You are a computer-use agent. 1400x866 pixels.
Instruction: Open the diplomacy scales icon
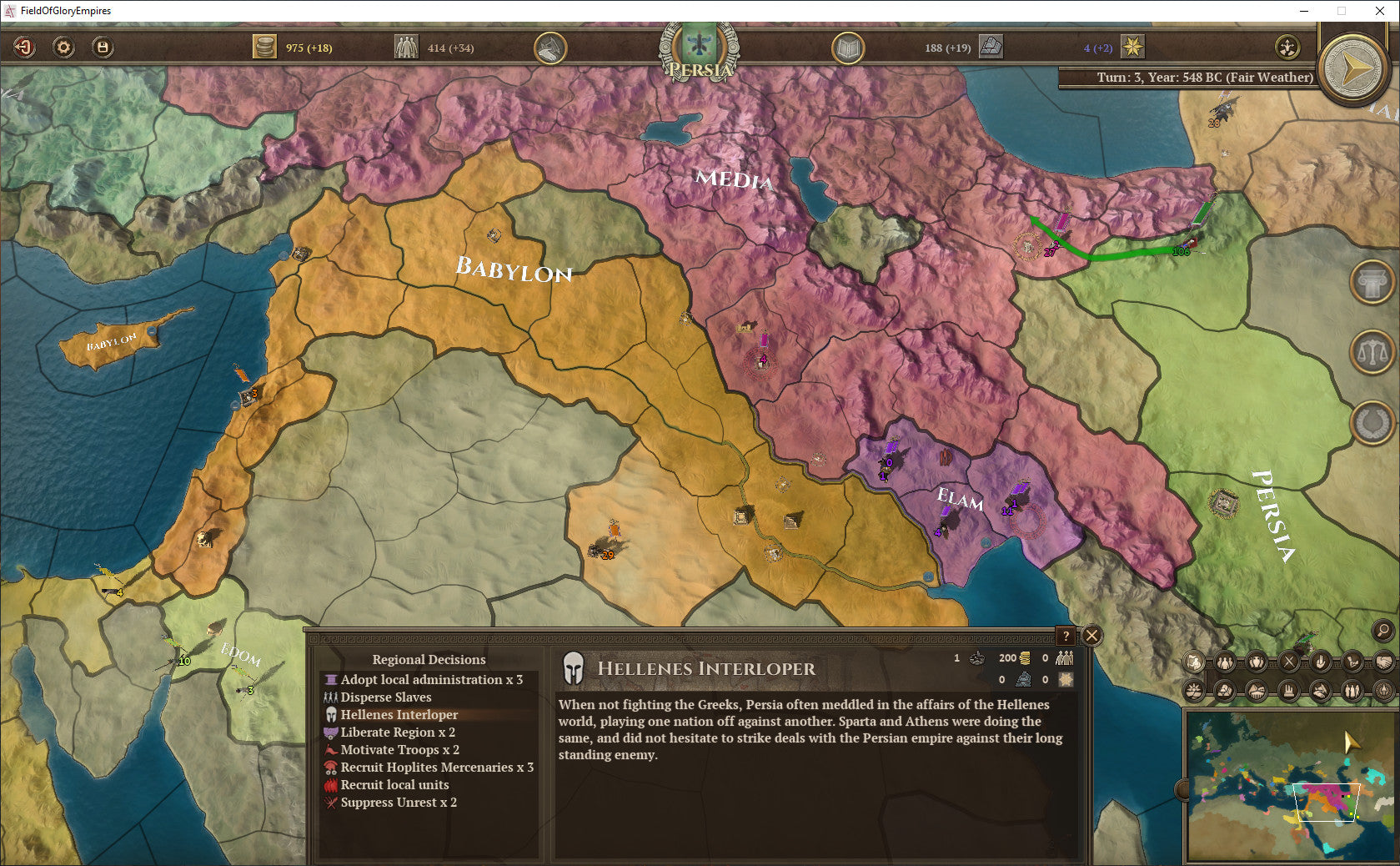(x=1371, y=353)
